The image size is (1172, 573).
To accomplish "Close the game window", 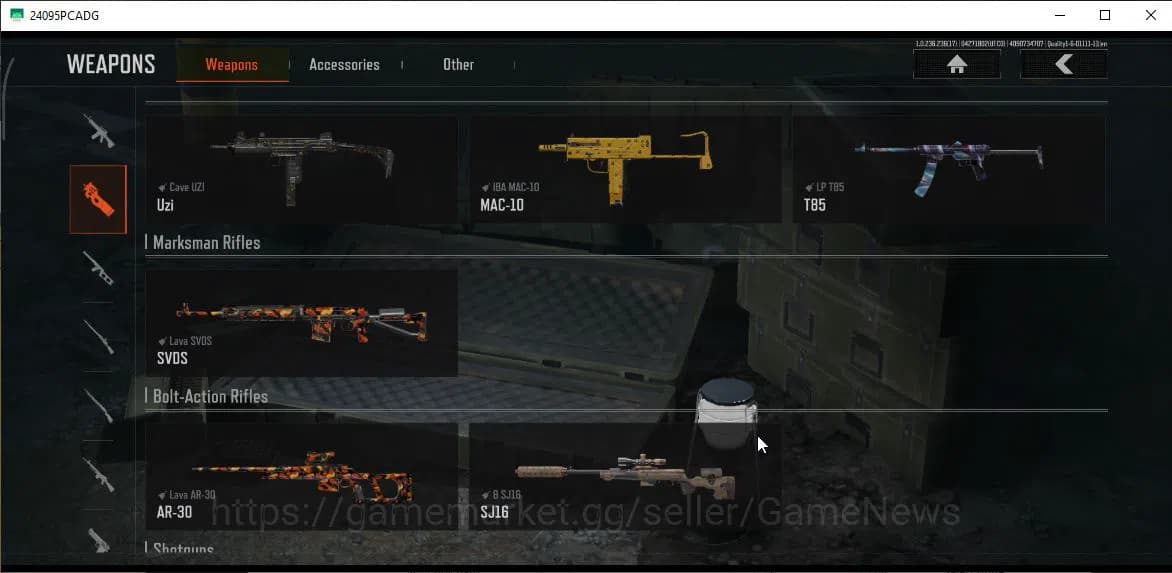I will click(x=1150, y=15).
